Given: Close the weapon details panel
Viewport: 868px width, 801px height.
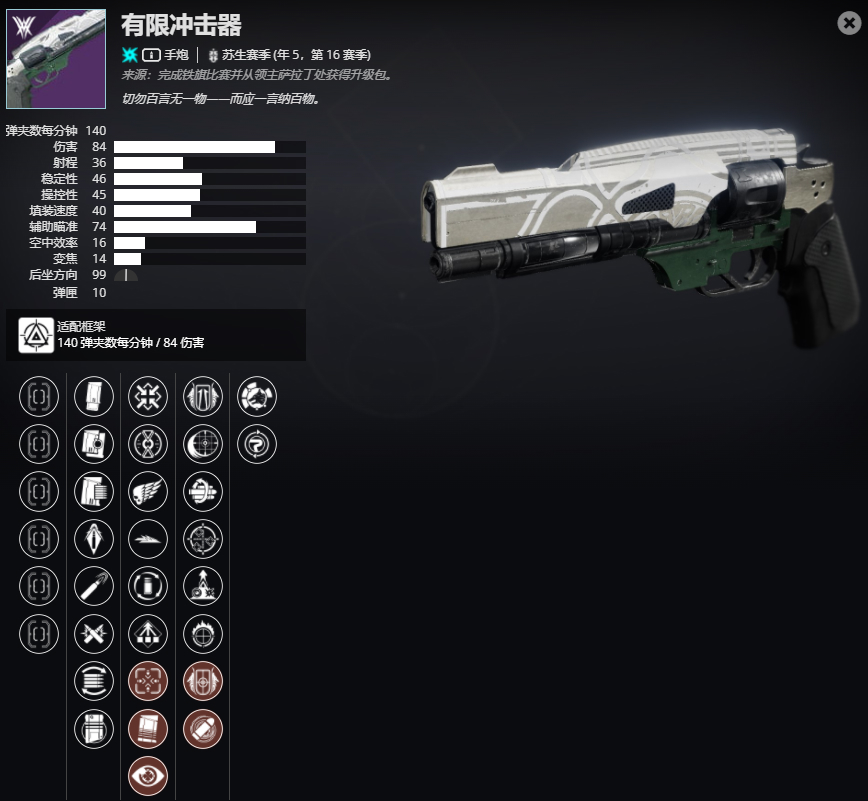Looking at the screenshot, I should [x=849, y=24].
